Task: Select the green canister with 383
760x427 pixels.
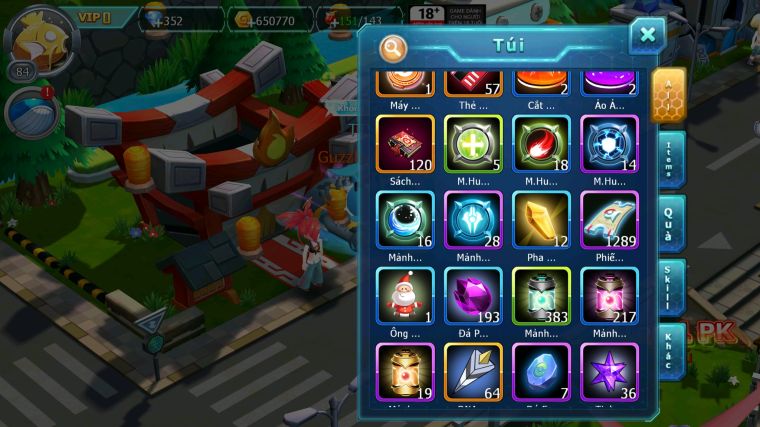Action: pos(541,297)
